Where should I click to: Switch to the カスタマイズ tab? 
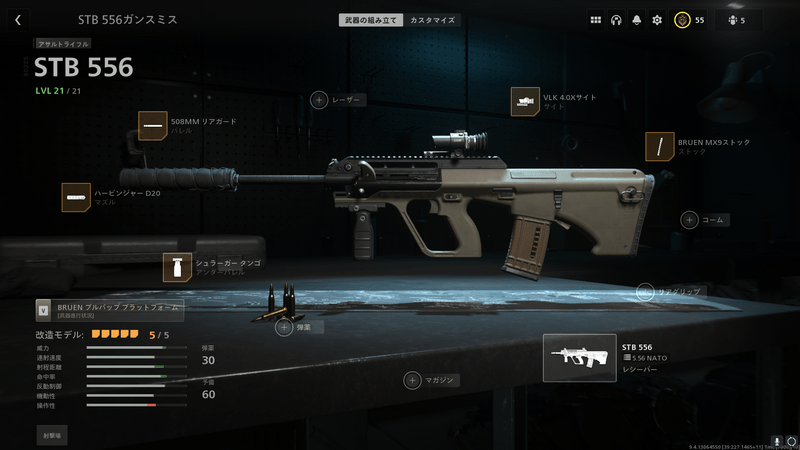(x=434, y=19)
